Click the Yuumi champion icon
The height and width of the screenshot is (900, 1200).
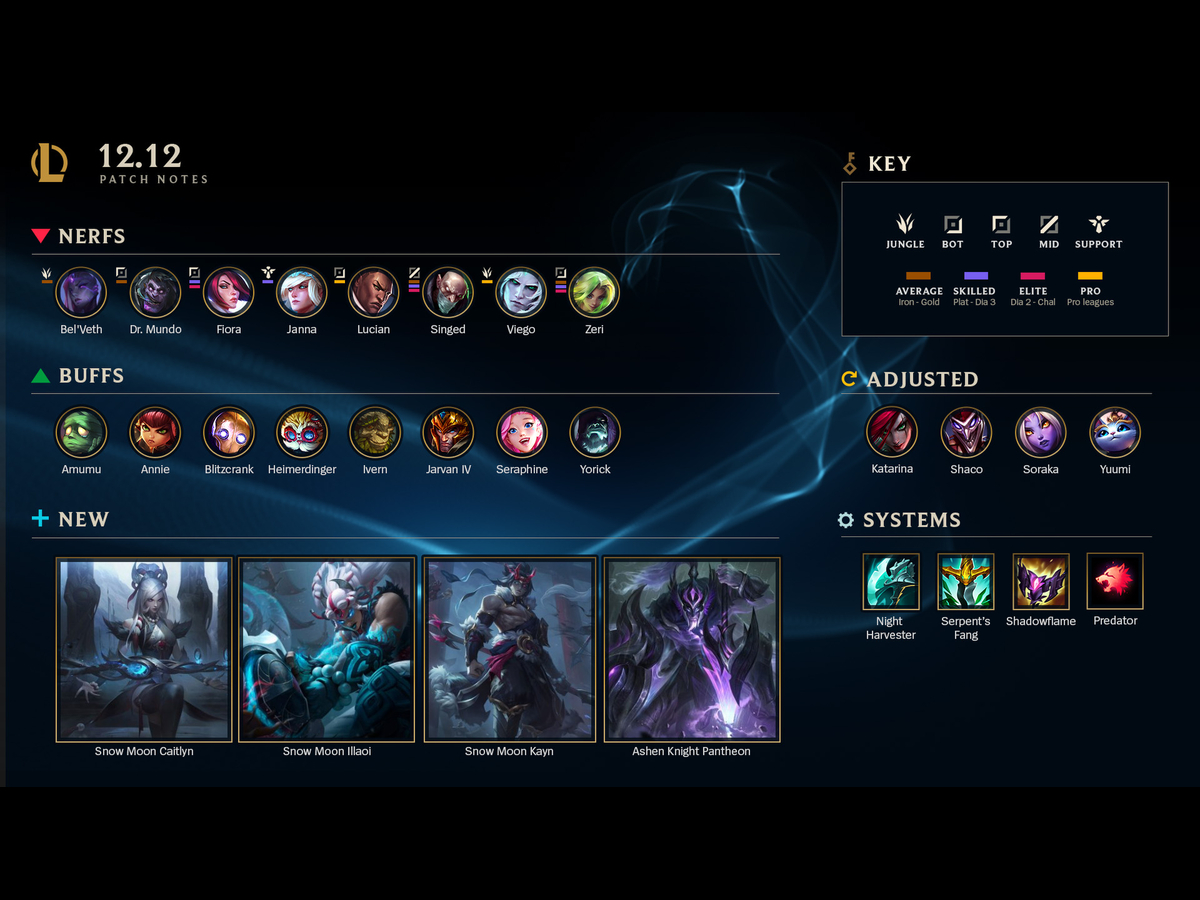[1115, 432]
